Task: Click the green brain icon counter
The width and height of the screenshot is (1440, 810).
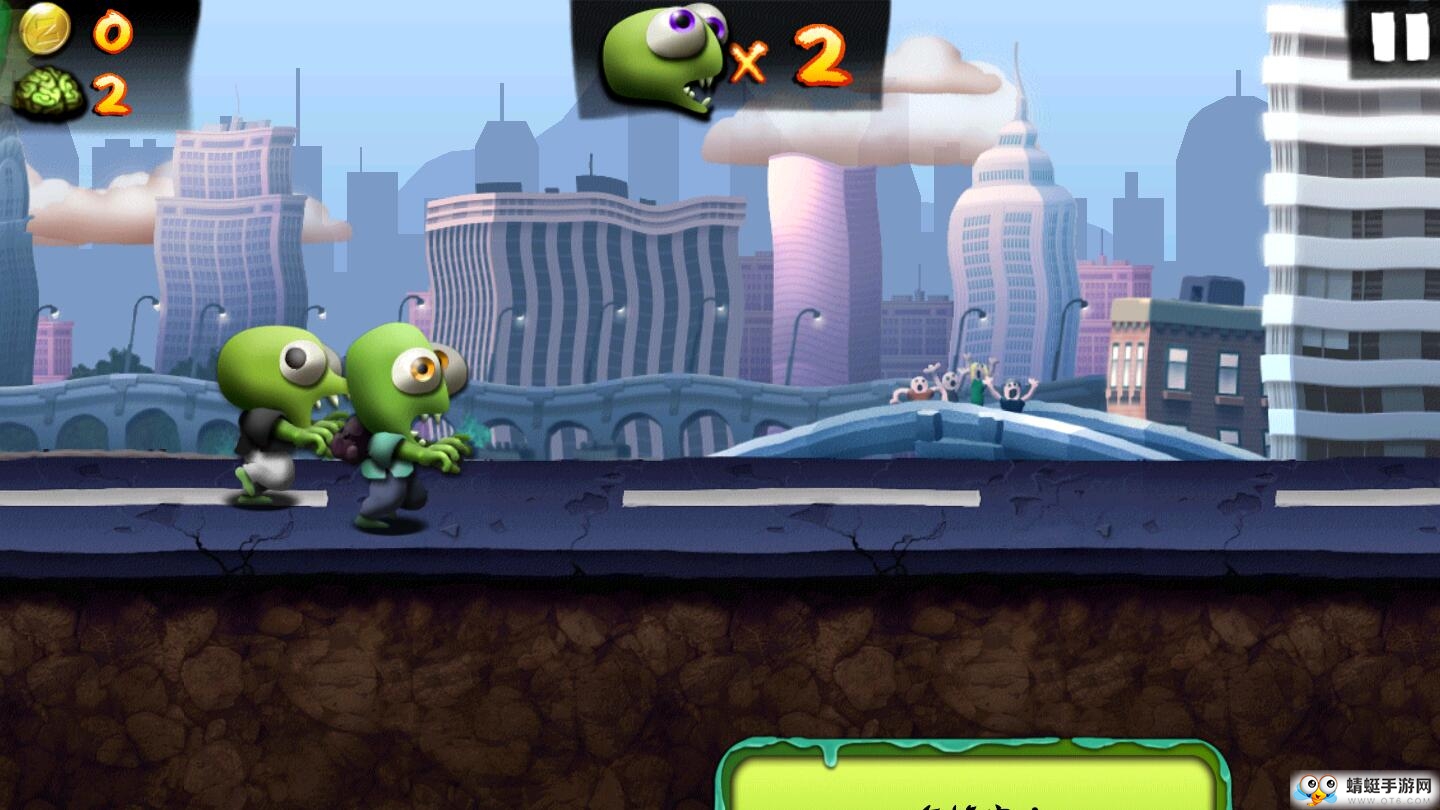Action: click(x=50, y=95)
